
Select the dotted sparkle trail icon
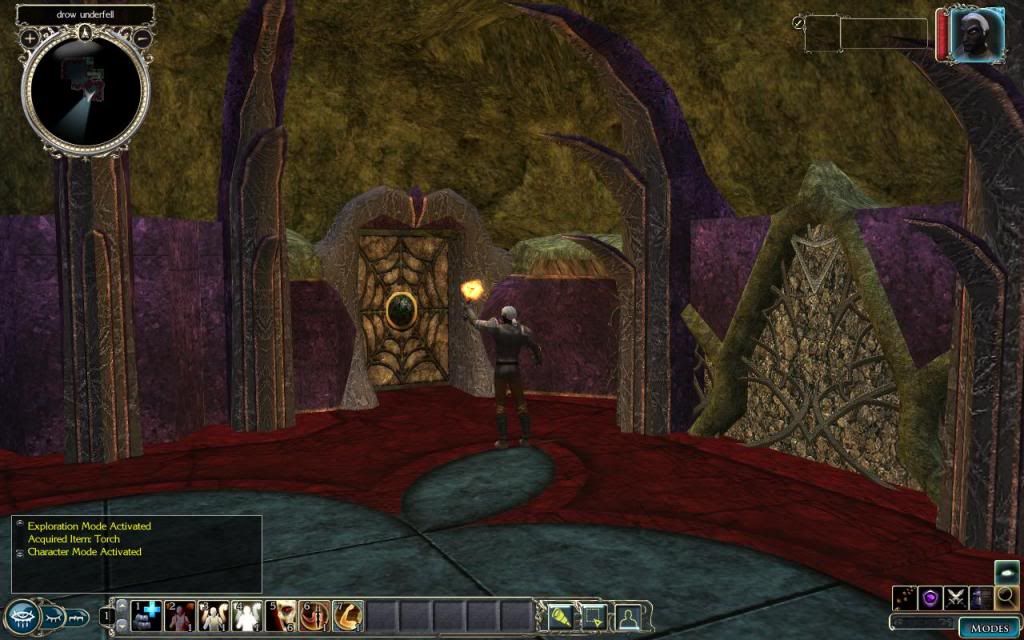tap(906, 598)
